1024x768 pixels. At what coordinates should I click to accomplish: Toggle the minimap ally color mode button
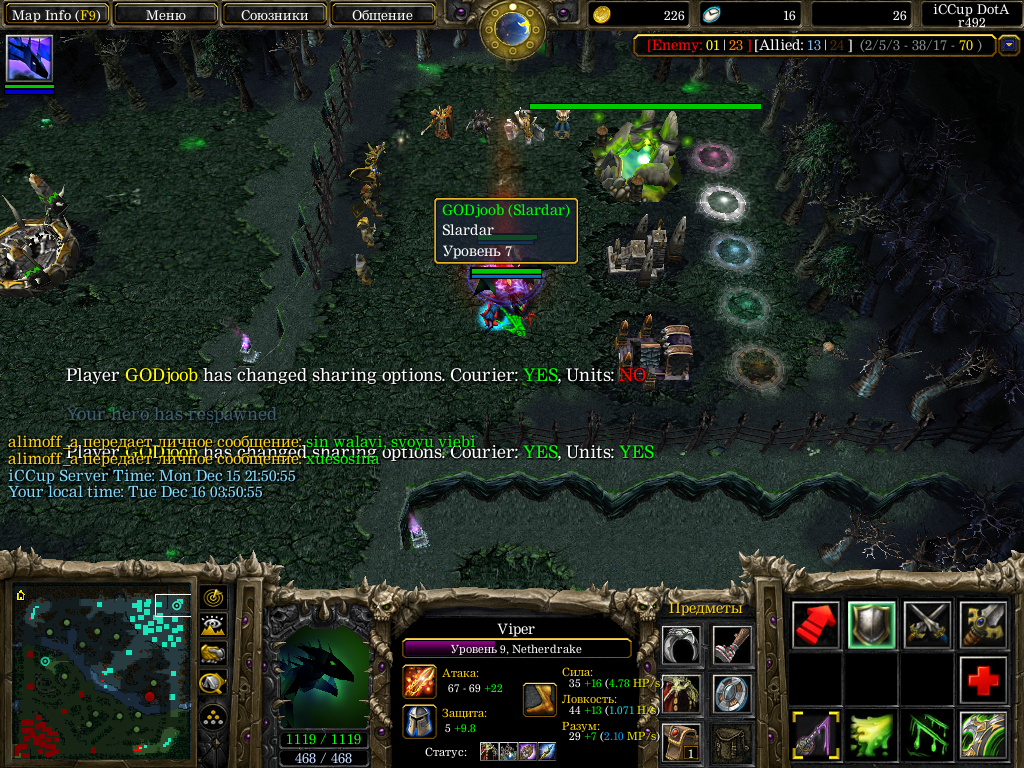pos(213,654)
